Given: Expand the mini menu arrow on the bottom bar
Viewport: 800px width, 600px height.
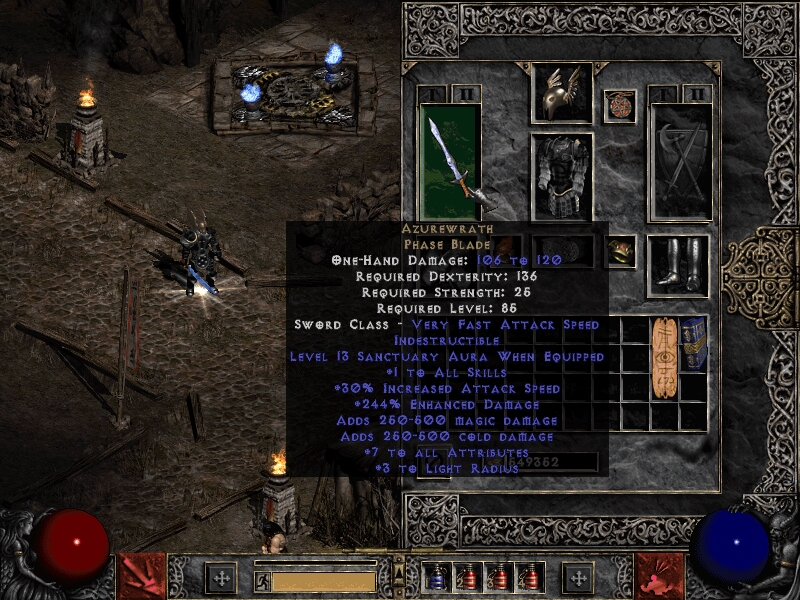Looking at the screenshot, I should point(399,571).
